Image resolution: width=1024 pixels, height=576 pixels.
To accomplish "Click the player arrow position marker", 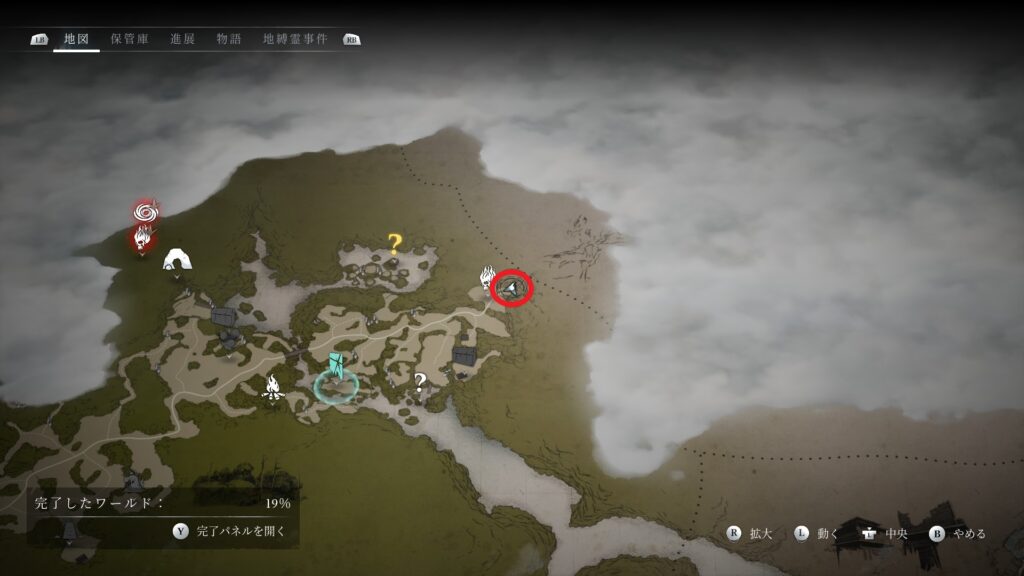I will pos(513,289).
